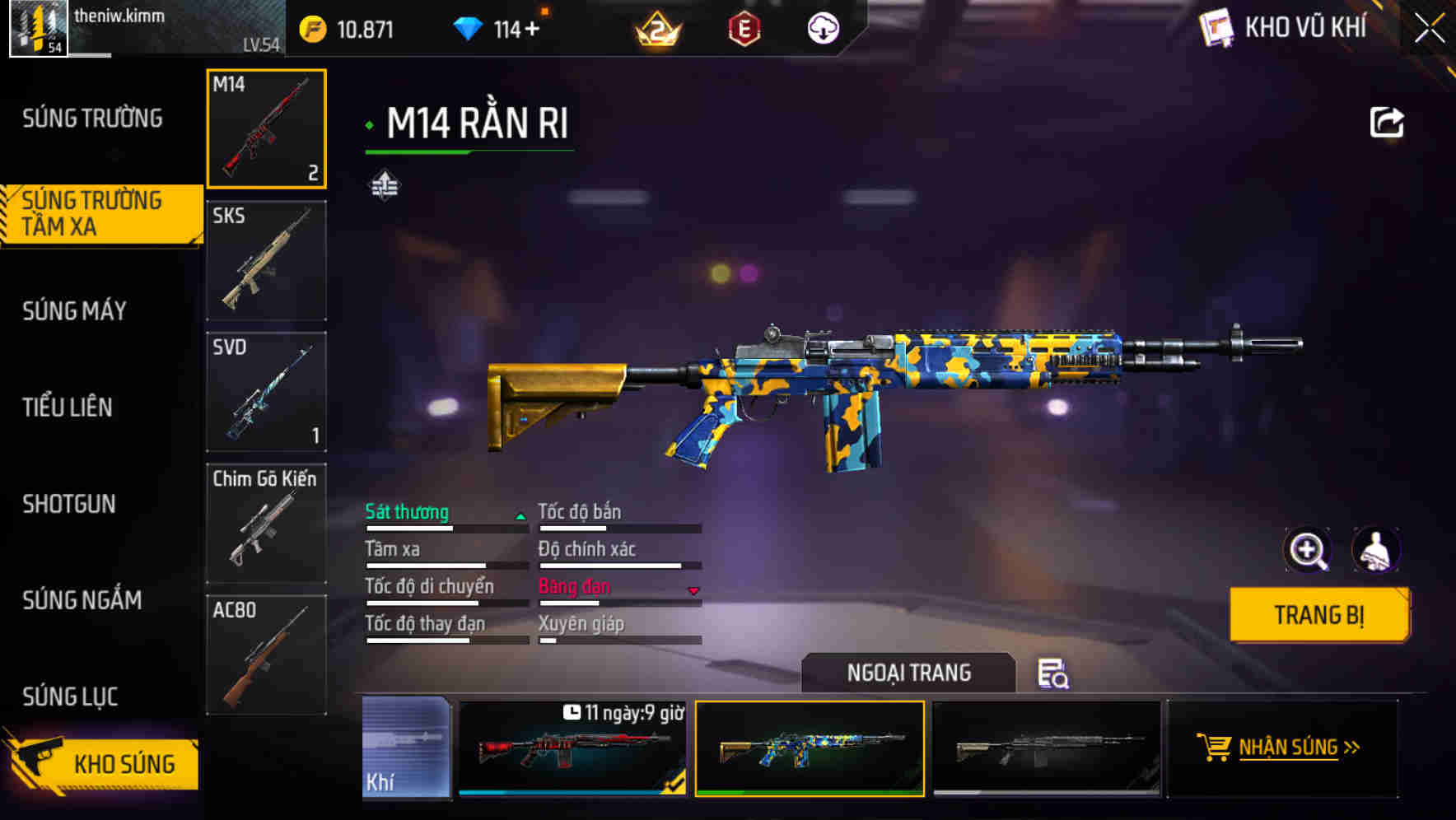This screenshot has width=1456, height=820.
Task: Toggle the red Băng đạn arrow
Action: point(694,590)
